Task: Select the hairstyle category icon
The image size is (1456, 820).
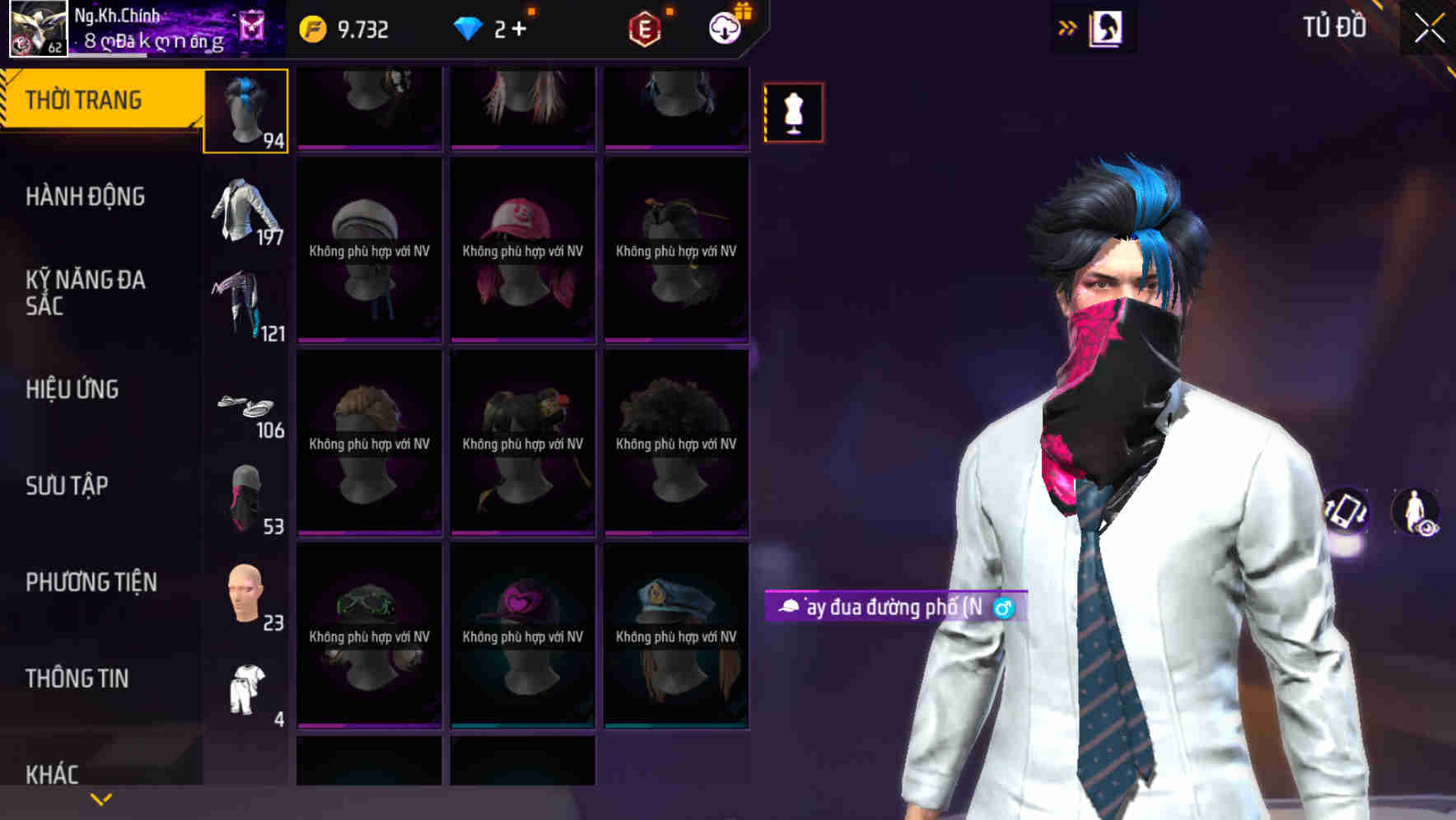Action: [x=245, y=109]
